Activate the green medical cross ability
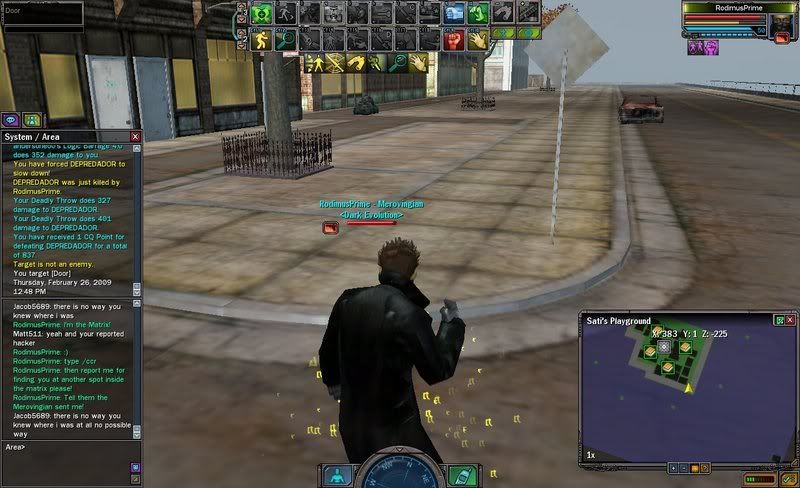 [262, 13]
